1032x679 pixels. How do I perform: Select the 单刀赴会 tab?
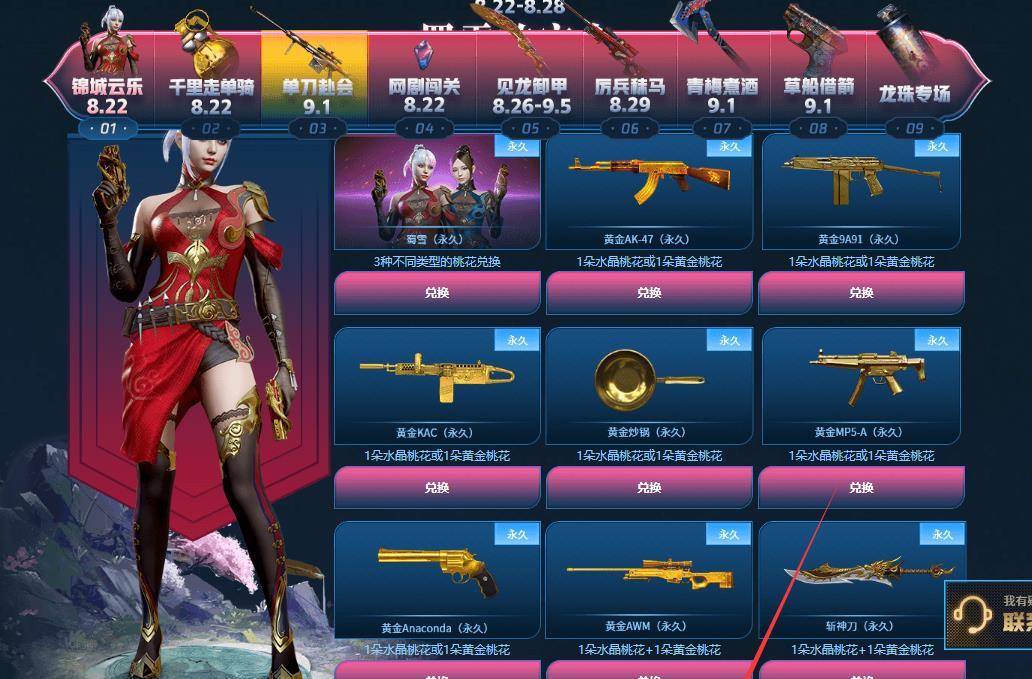point(317,94)
